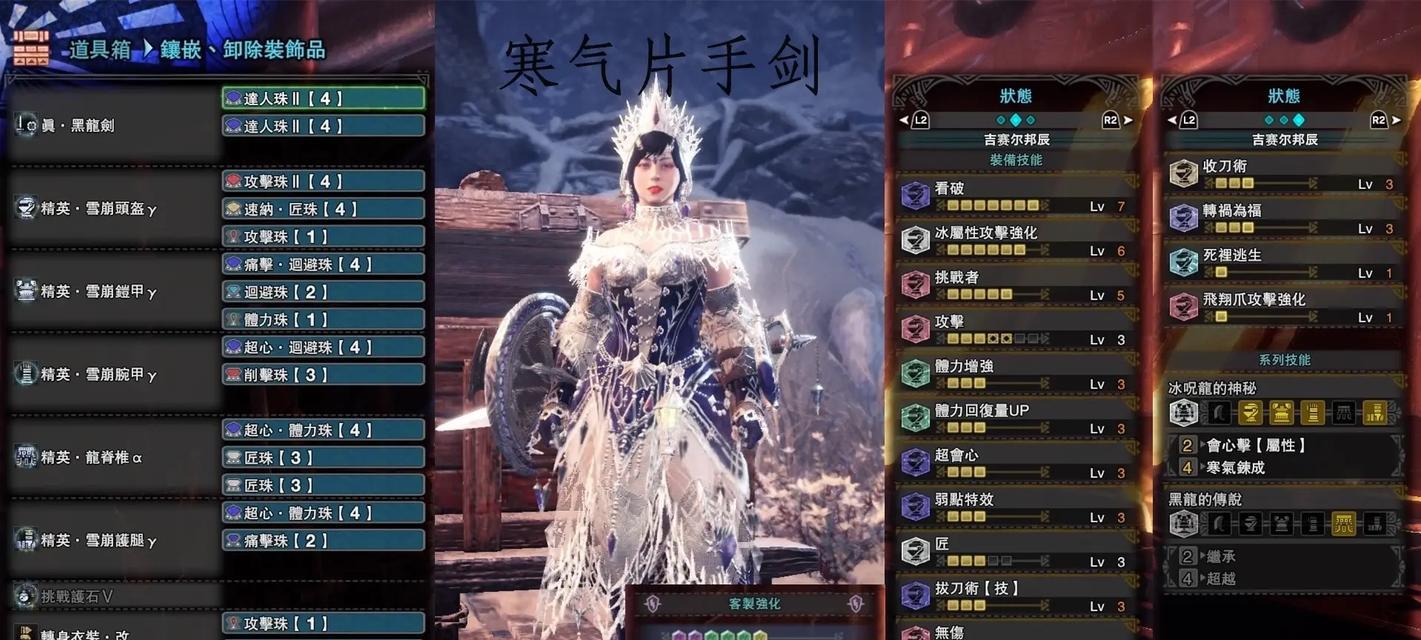The width and height of the screenshot is (1421, 640).
Task: Choose the 削擊珠【3】 decoration slot
Action: click(323, 374)
